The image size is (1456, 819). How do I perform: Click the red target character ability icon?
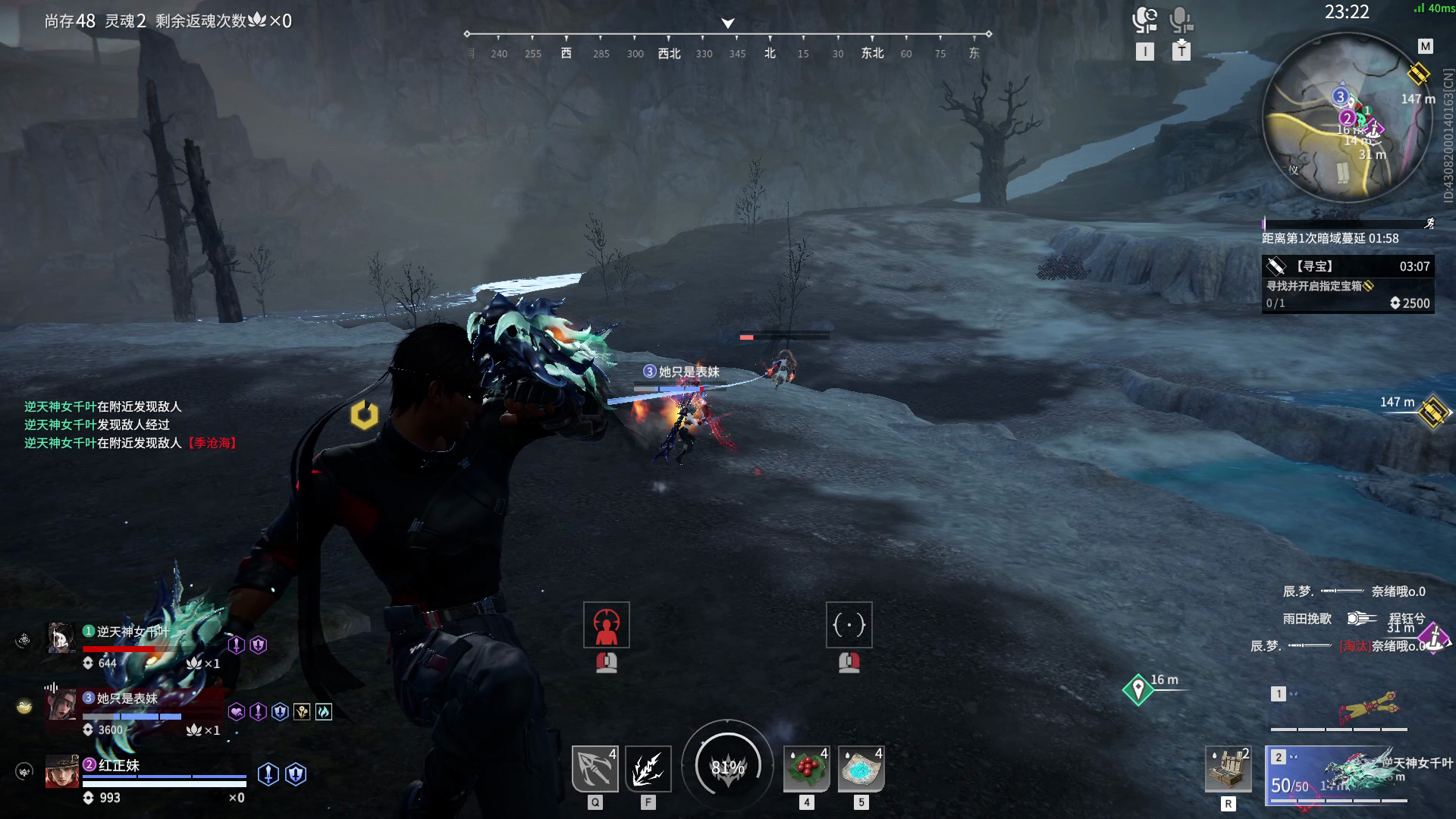pos(606,625)
